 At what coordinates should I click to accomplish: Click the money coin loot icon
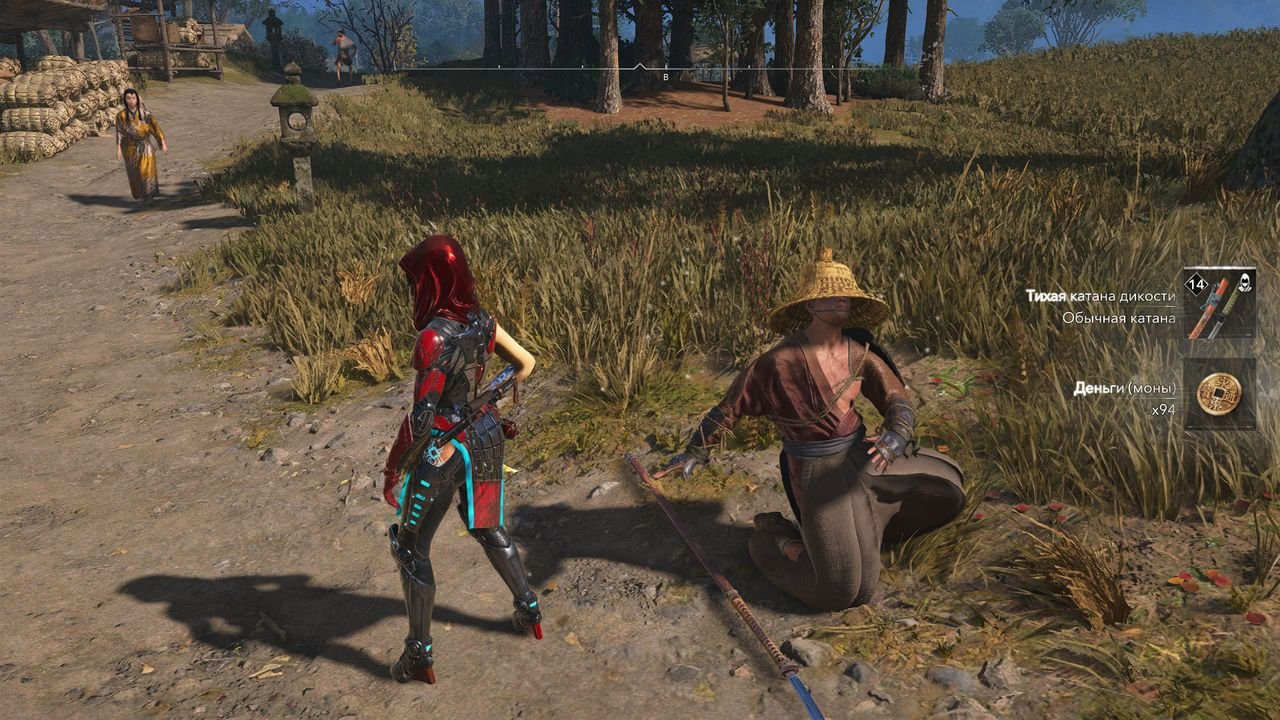click(x=1219, y=393)
